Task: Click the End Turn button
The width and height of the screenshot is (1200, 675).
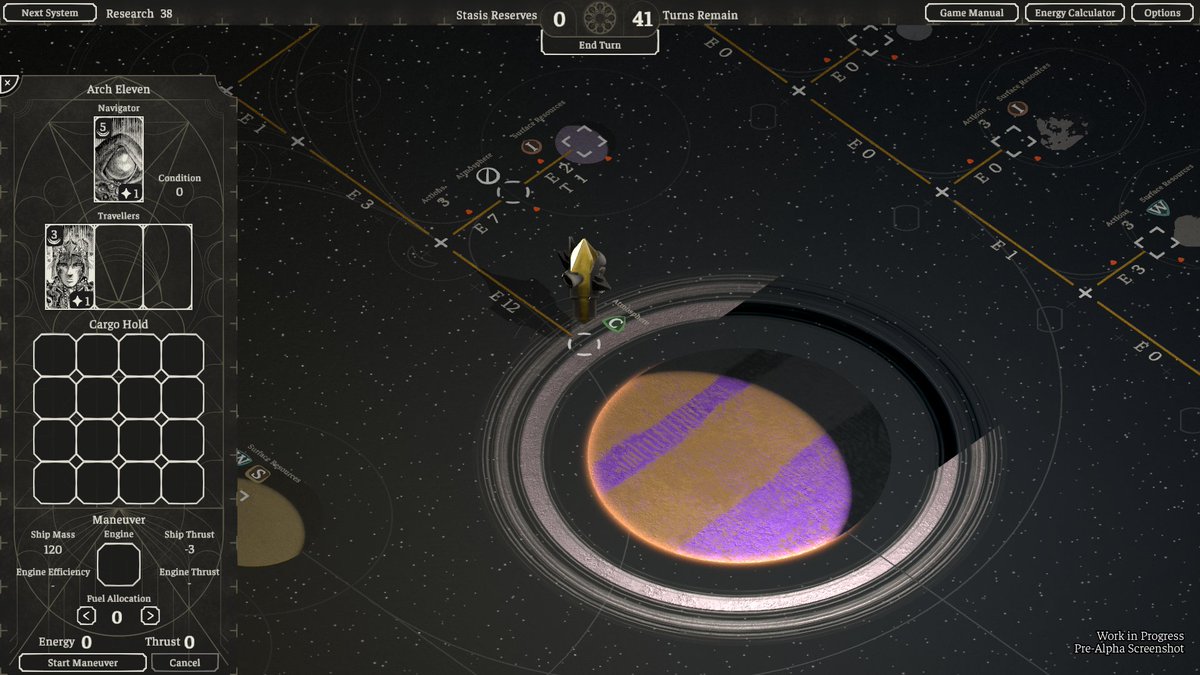Action: 600,45
